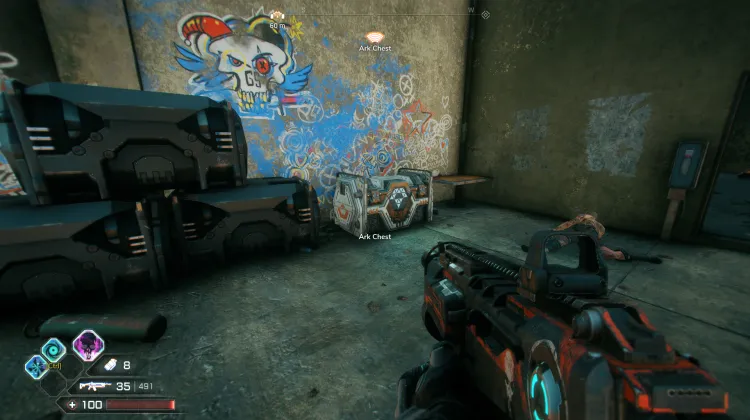Trigger the teal vortex ability icon

[x=54, y=347]
